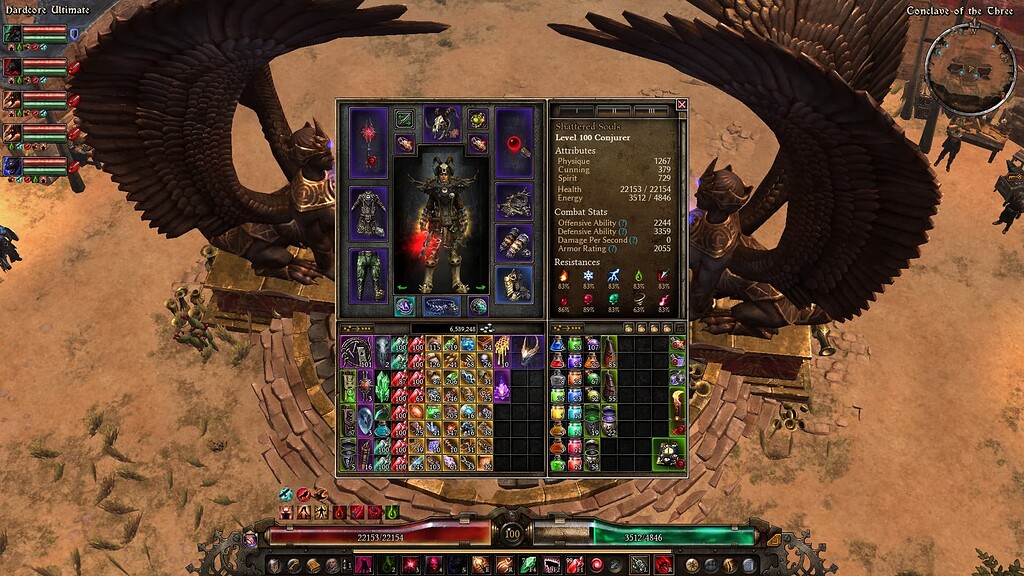Pick the golden horned helmet in inventory
The image size is (1024, 576).
pos(526,350)
